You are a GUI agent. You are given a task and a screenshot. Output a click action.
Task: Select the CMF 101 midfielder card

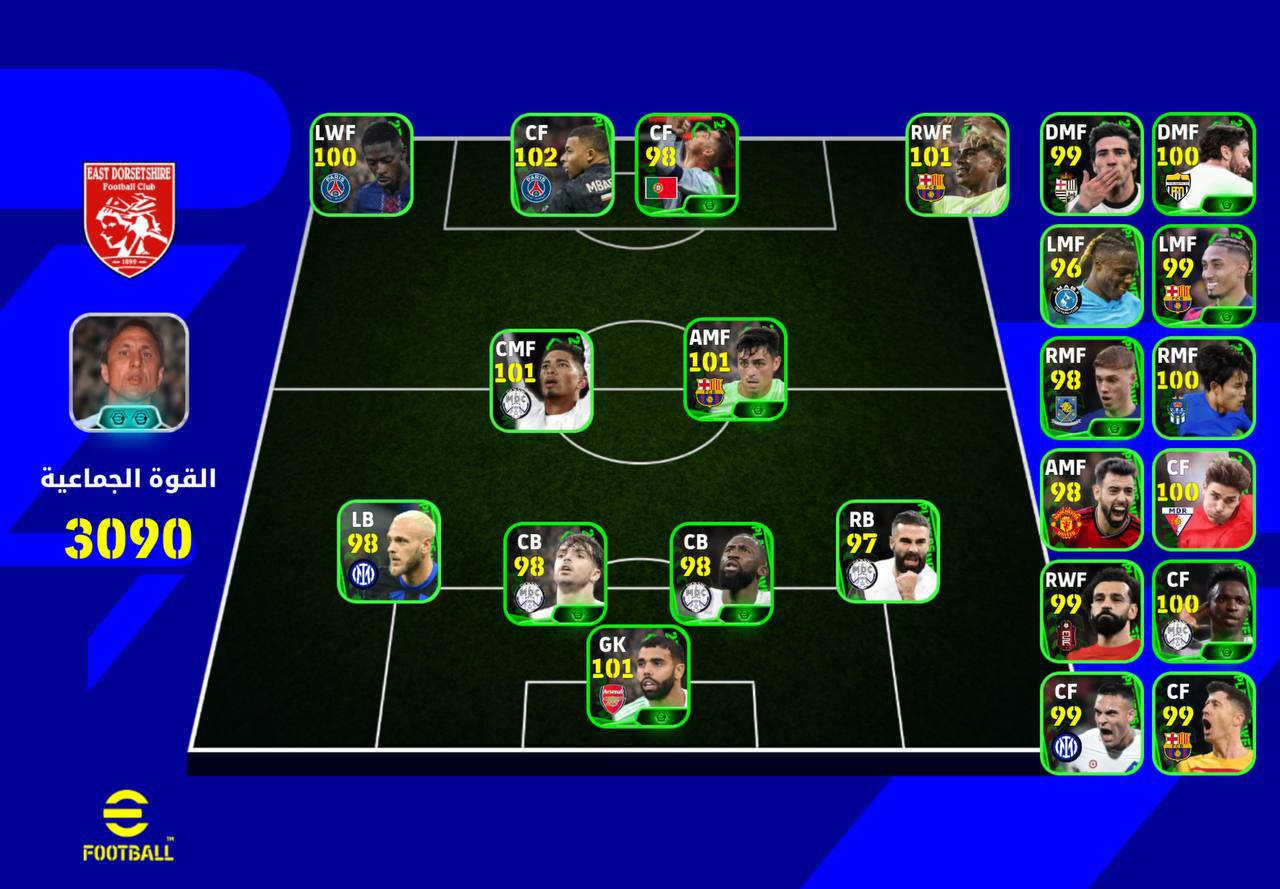pos(541,381)
